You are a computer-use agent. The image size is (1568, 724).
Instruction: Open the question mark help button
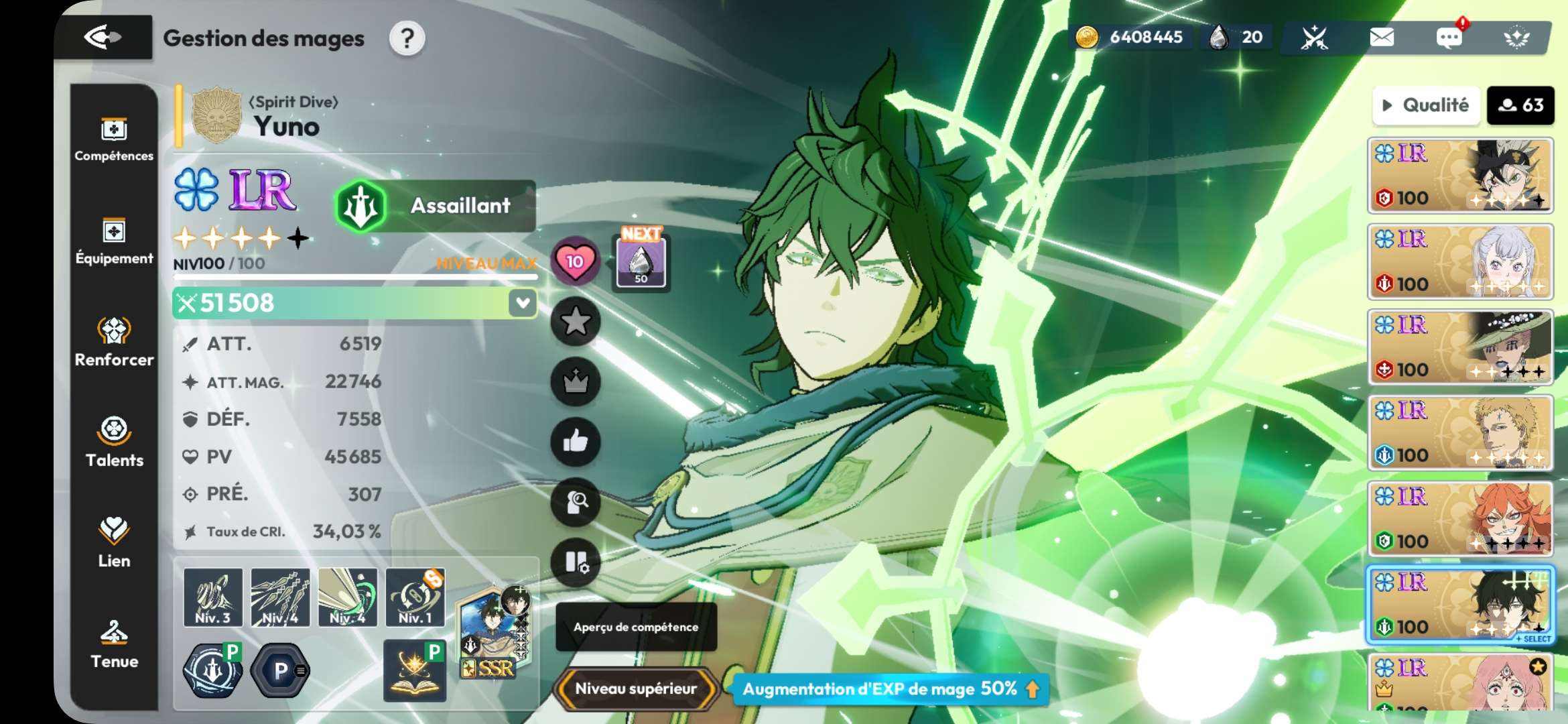[407, 39]
